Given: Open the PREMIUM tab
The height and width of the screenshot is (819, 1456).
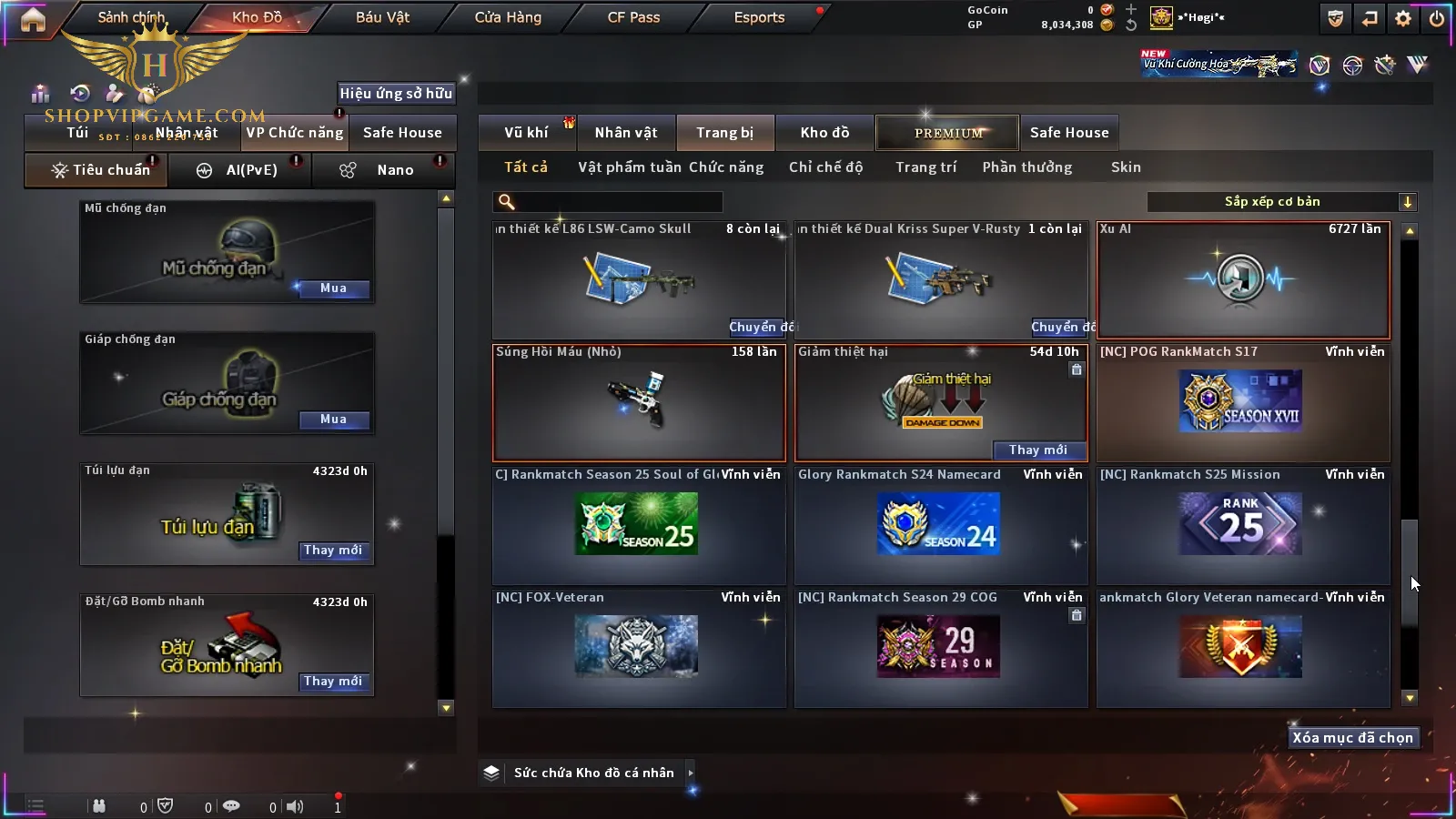Looking at the screenshot, I should [947, 133].
